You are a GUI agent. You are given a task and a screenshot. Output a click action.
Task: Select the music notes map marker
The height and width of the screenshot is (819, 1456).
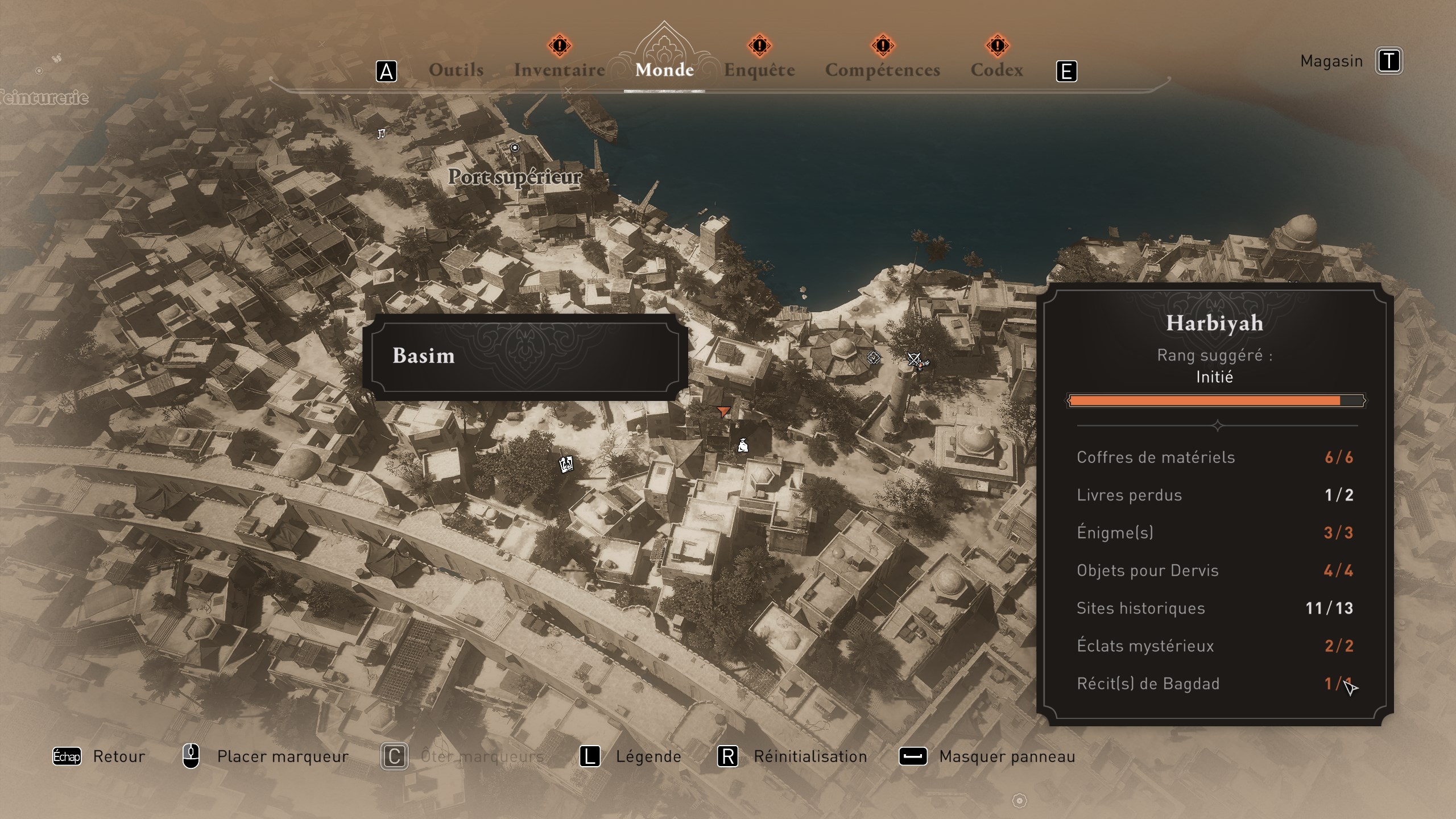point(382,134)
